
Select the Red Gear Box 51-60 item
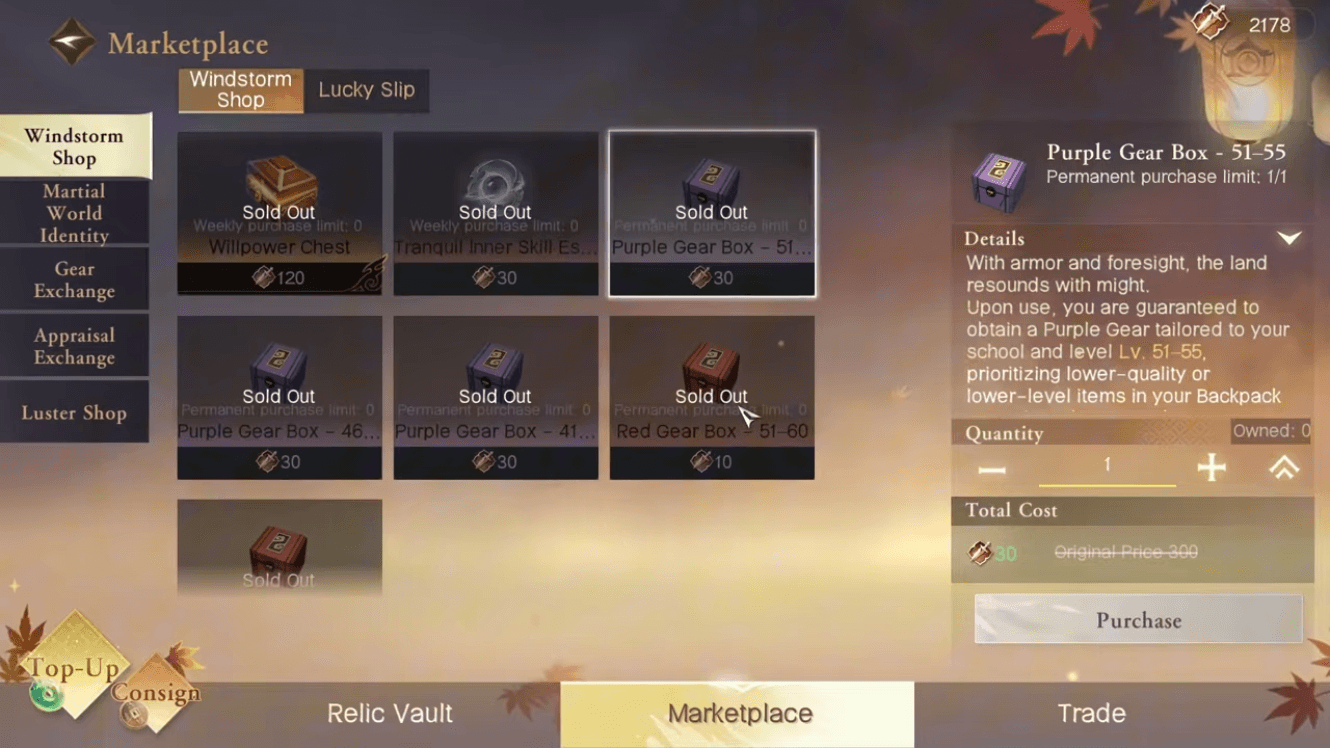click(711, 397)
